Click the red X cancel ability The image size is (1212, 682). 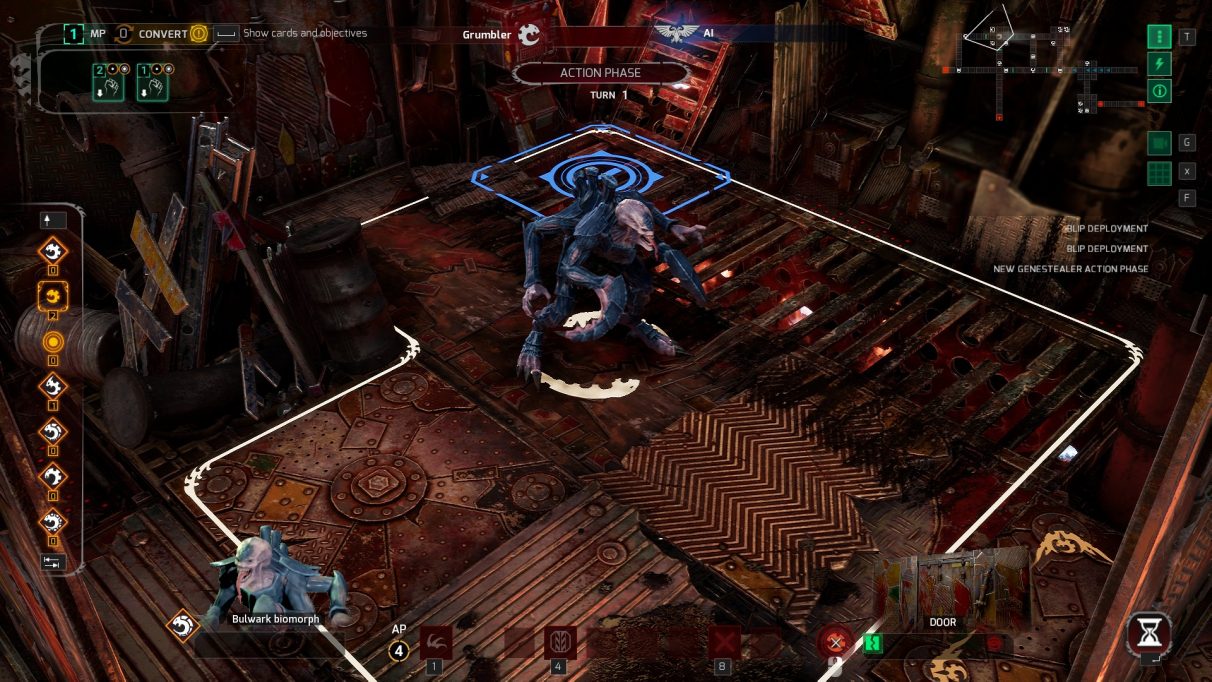coord(722,642)
